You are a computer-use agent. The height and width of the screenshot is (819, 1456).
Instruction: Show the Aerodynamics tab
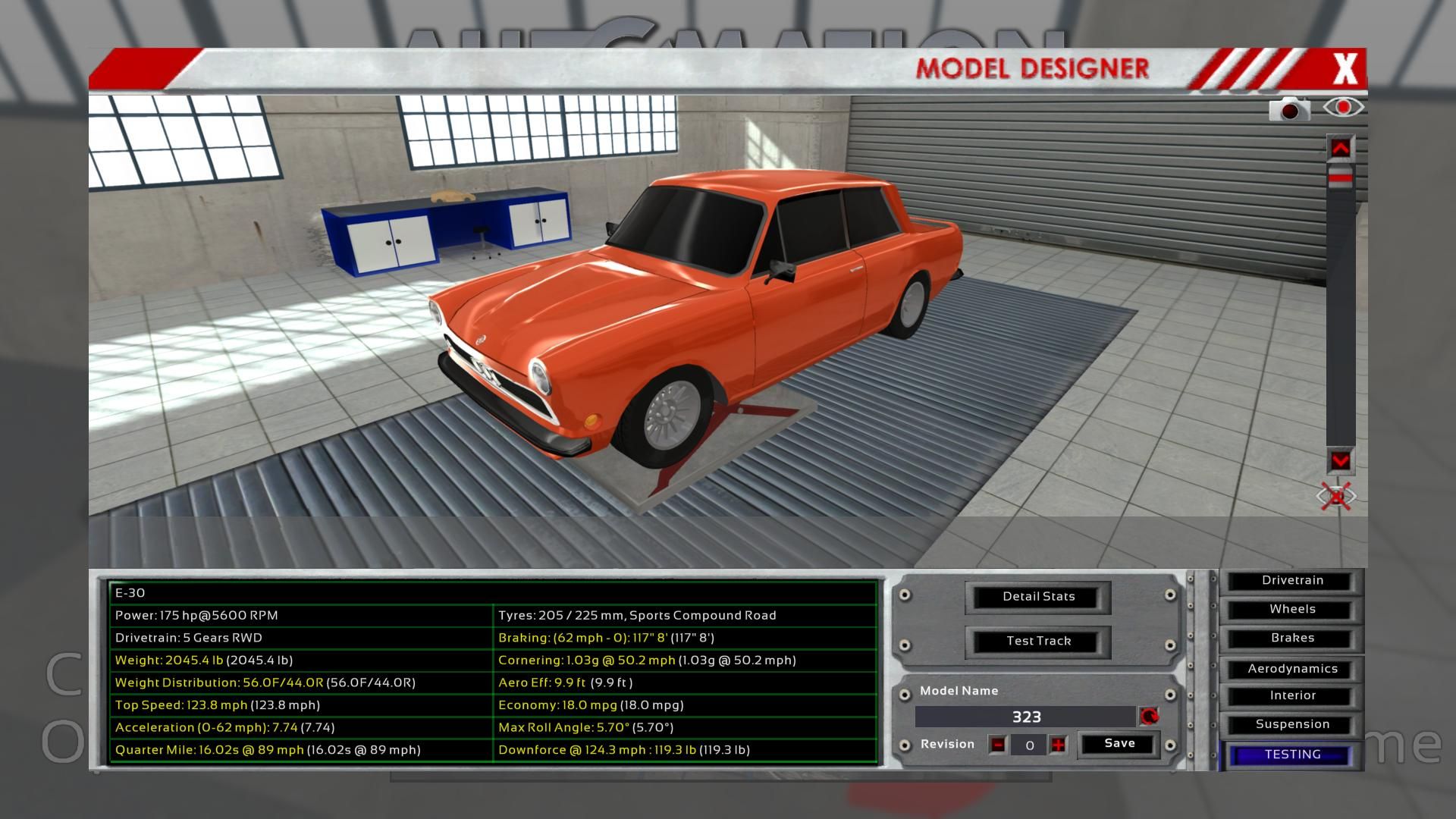tap(1292, 669)
